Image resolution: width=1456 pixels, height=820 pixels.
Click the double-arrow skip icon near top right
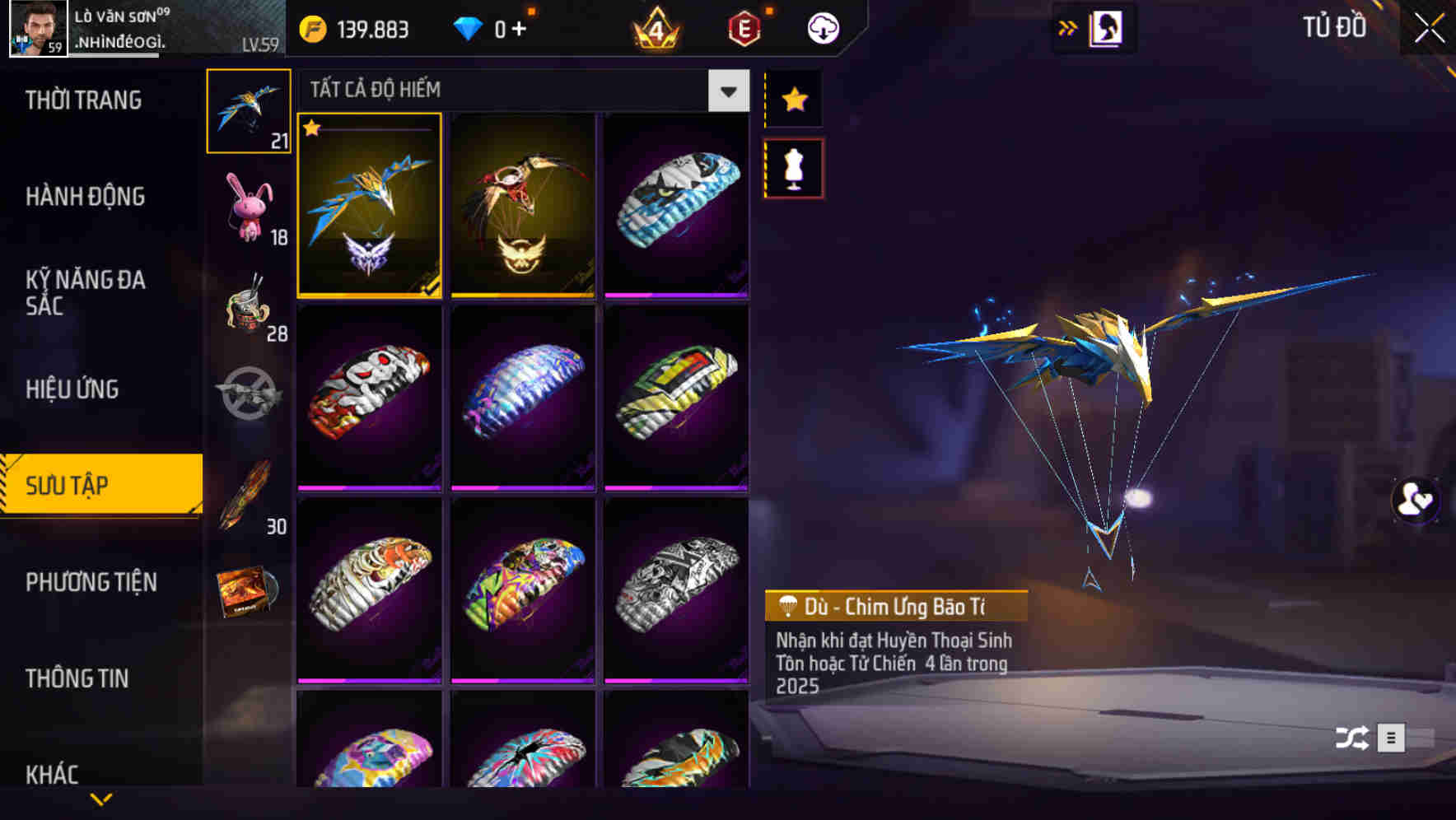(x=1068, y=27)
